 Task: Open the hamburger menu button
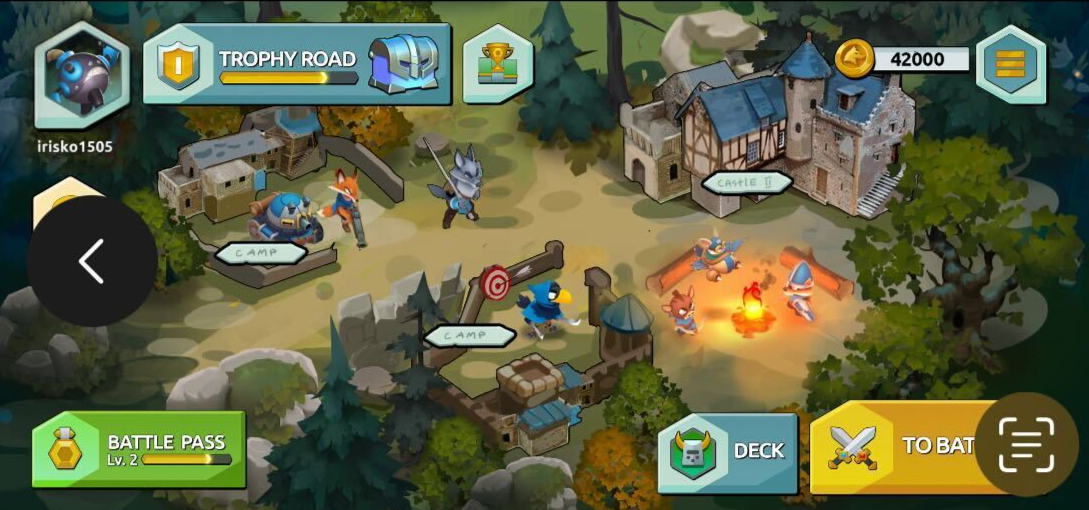point(1011,63)
